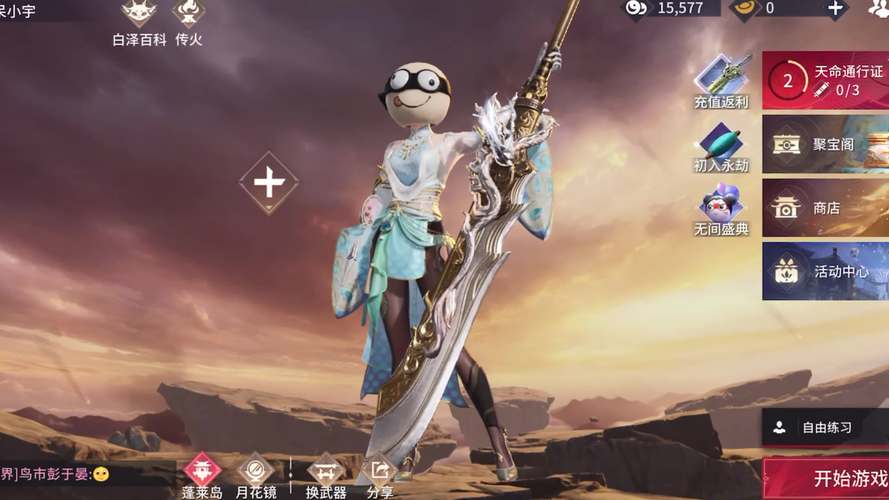Open the 活动中心 event center
The height and width of the screenshot is (500, 889).
825,271
